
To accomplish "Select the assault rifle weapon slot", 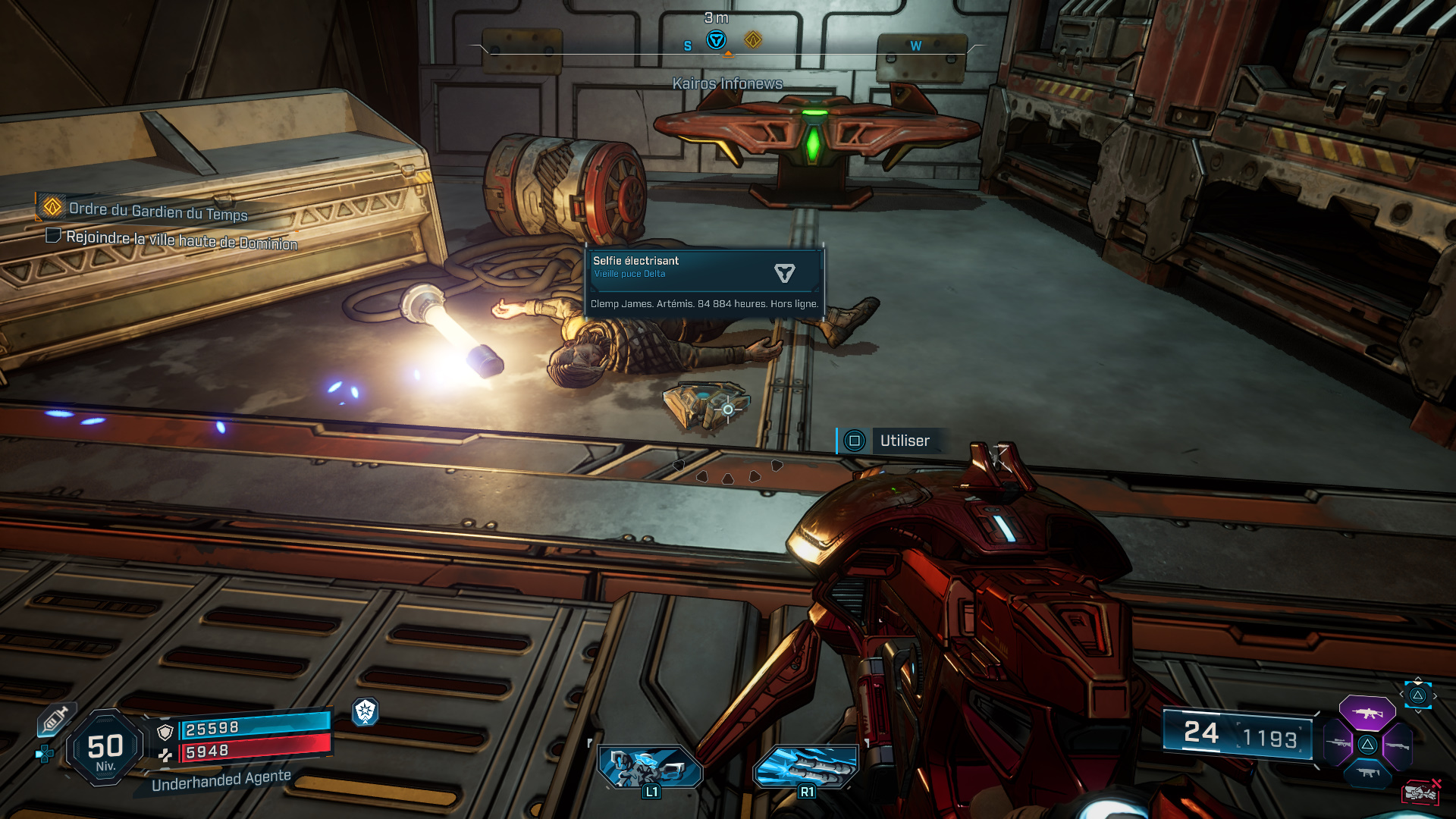I will point(1367,713).
